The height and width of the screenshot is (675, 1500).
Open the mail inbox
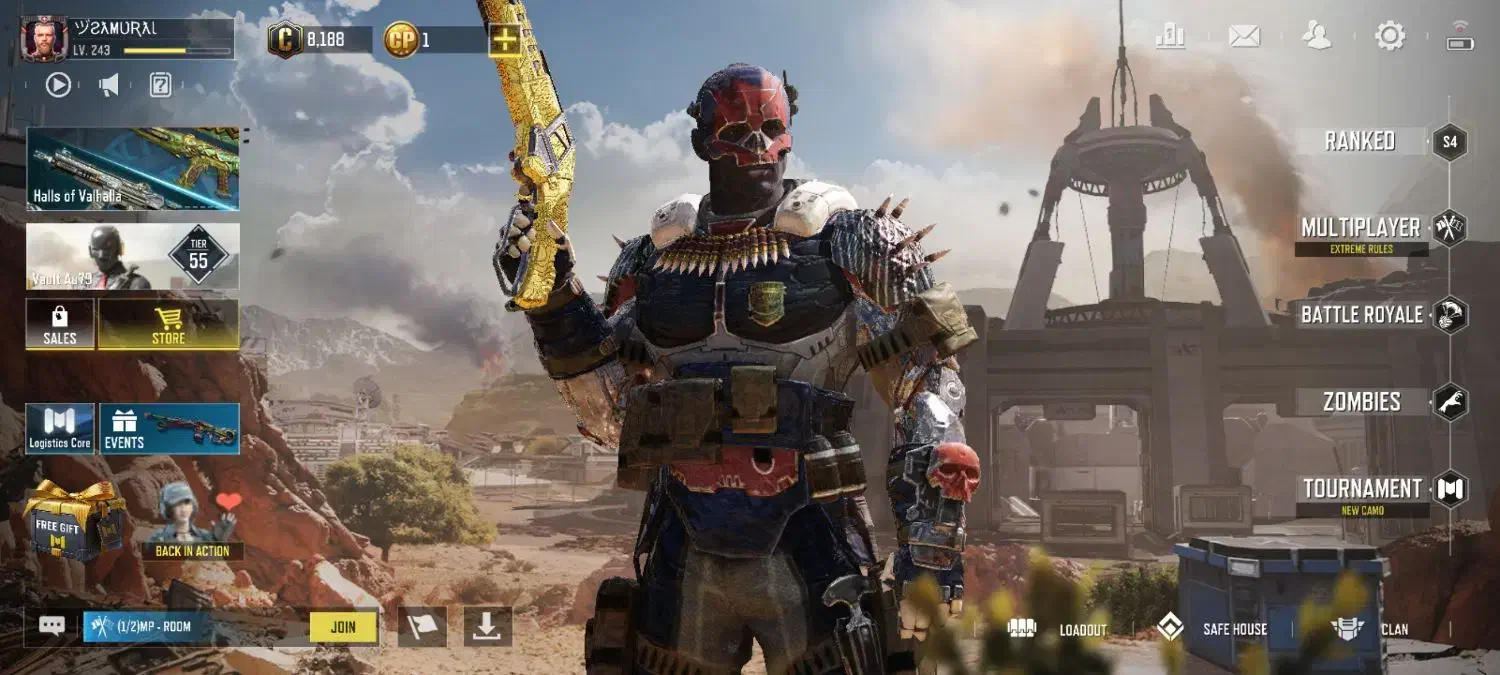[x=1244, y=36]
